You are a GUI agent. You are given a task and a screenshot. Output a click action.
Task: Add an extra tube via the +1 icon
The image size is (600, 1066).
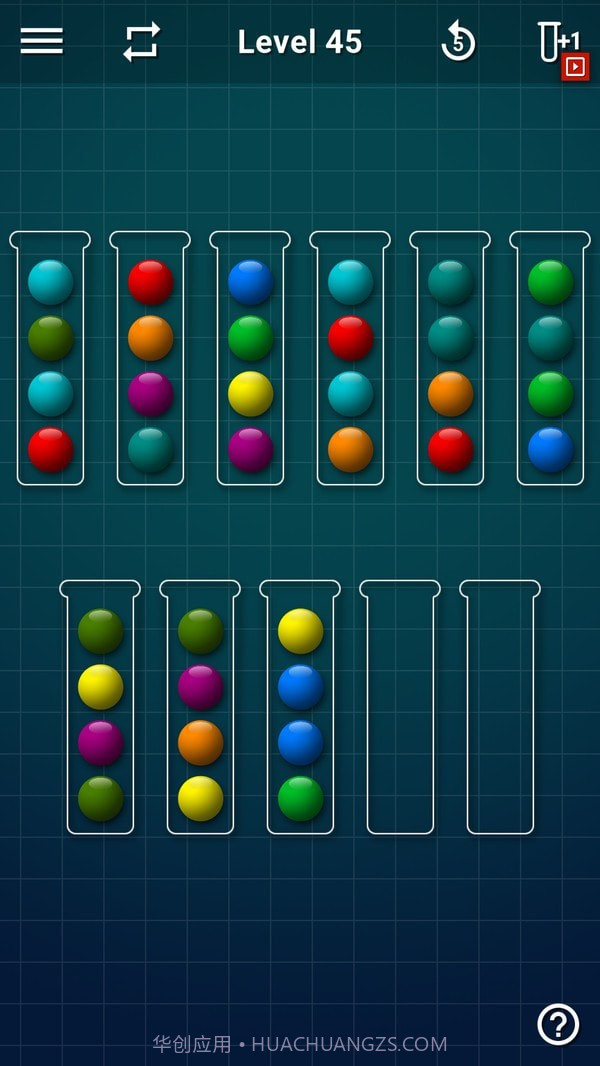pos(560,46)
